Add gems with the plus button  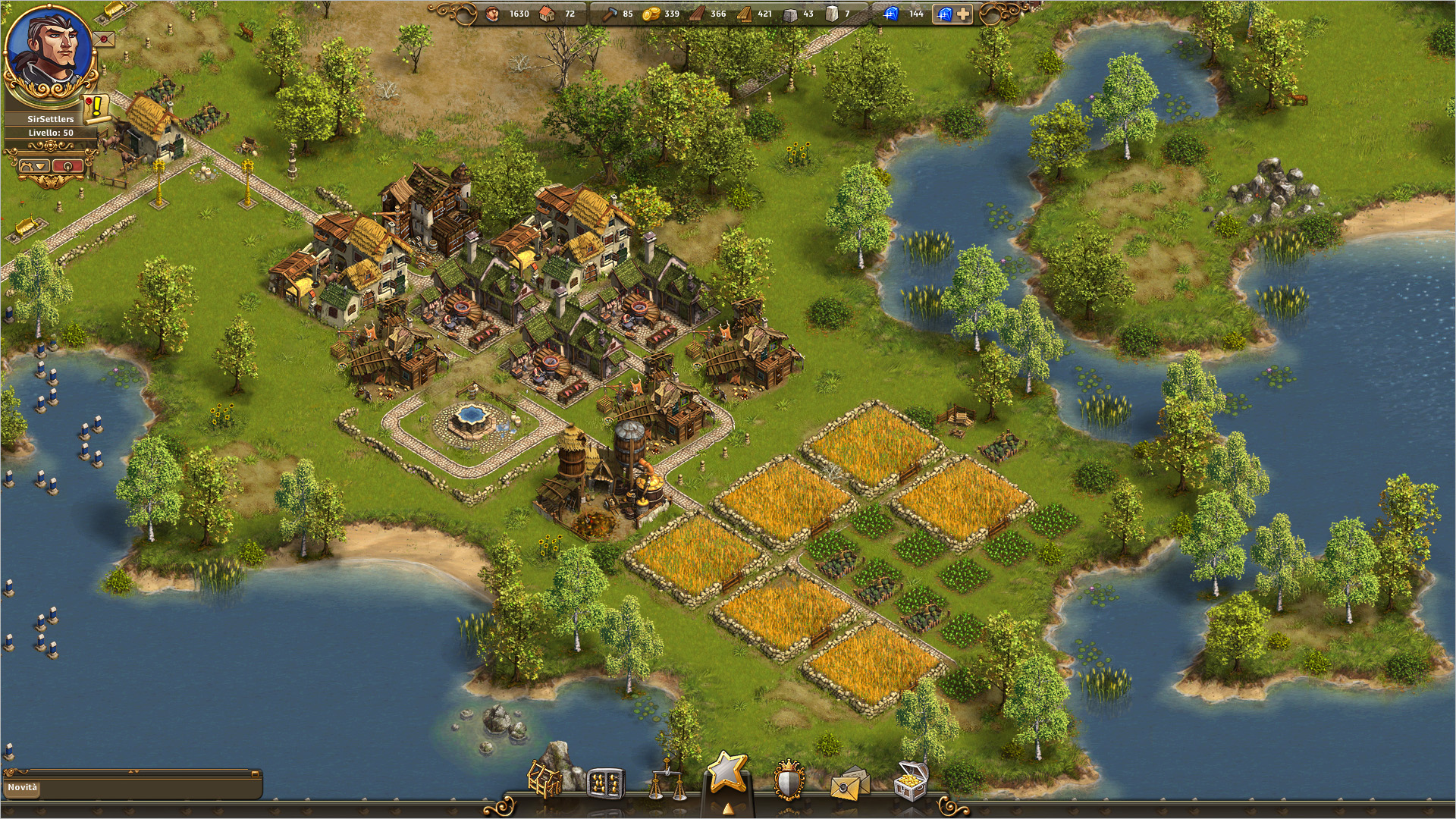(962, 14)
